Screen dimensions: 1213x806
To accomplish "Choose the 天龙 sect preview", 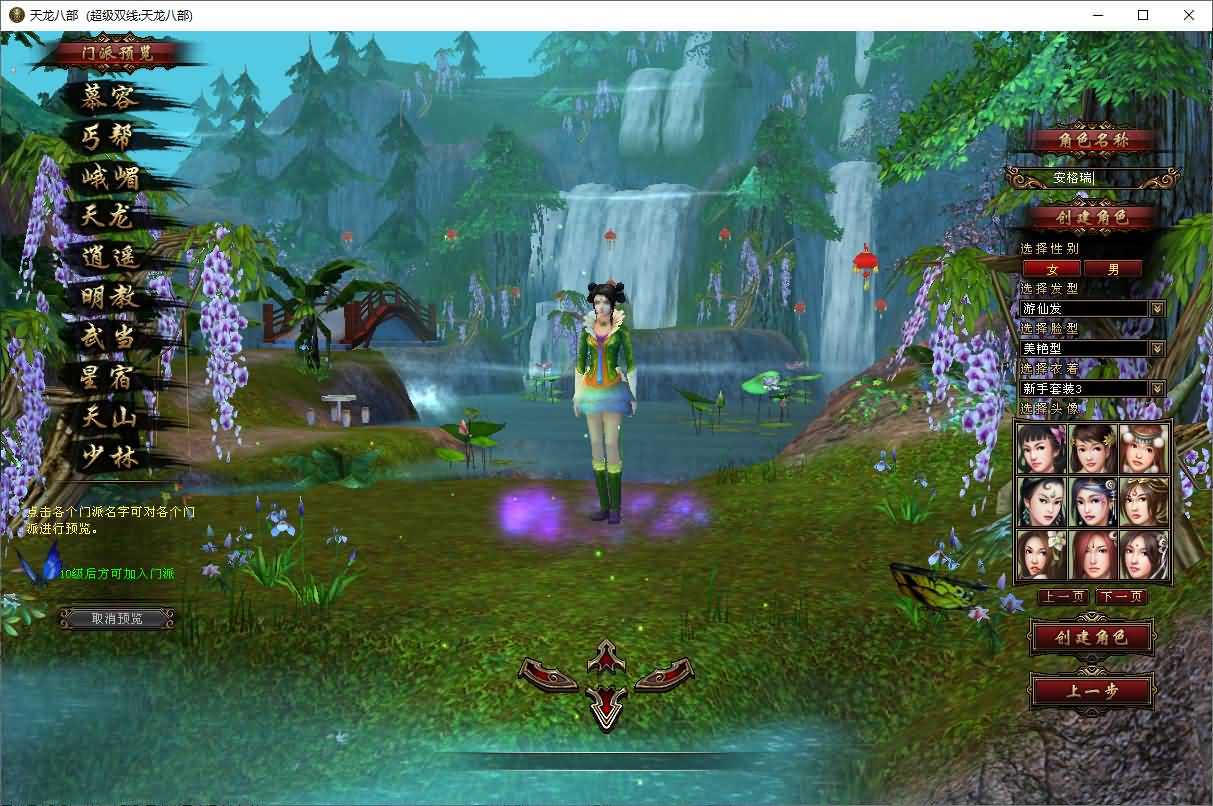I will coord(108,216).
